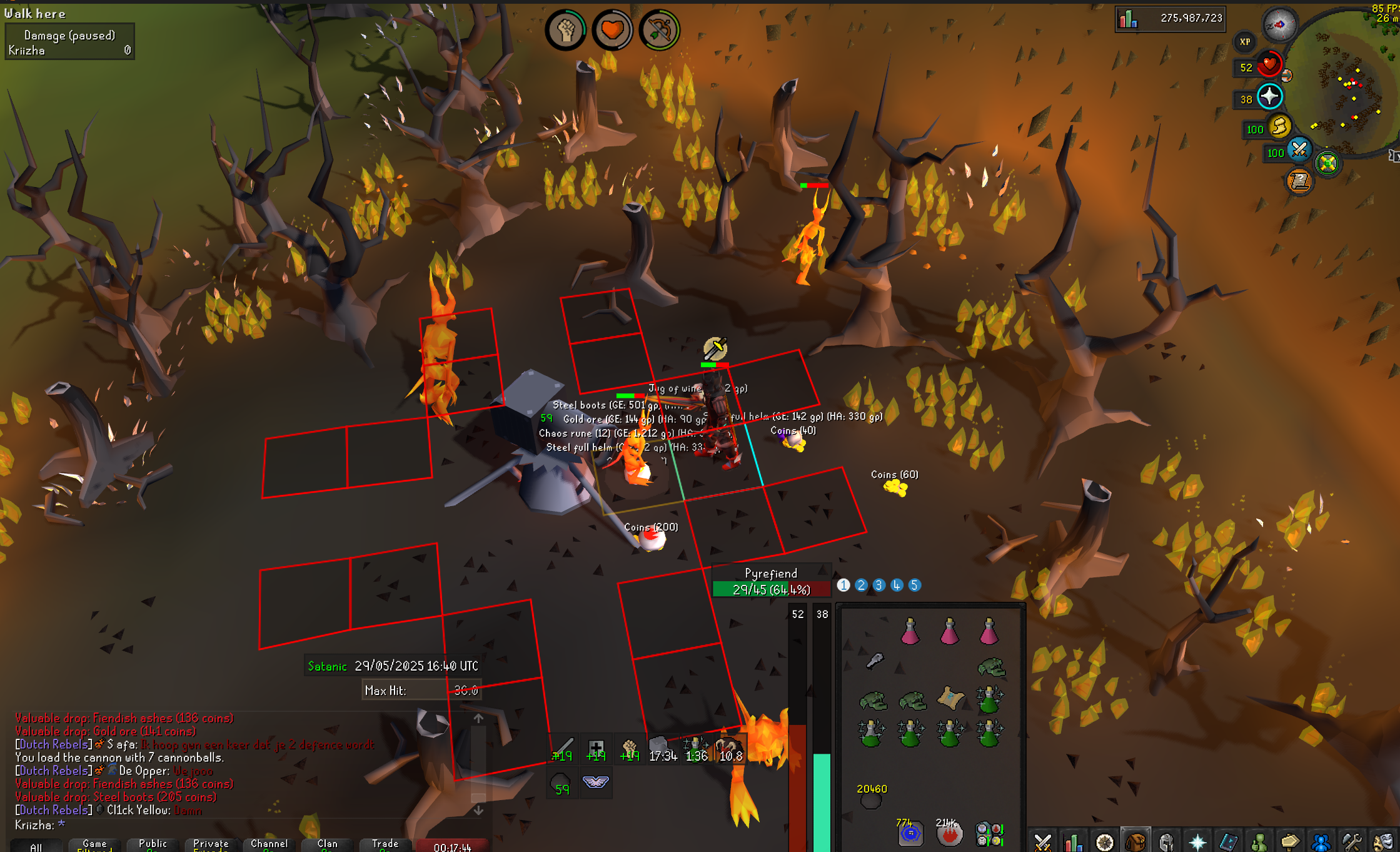Open the Worn Equipment helmet tab

pyautogui.click(x=1166, y=841)
